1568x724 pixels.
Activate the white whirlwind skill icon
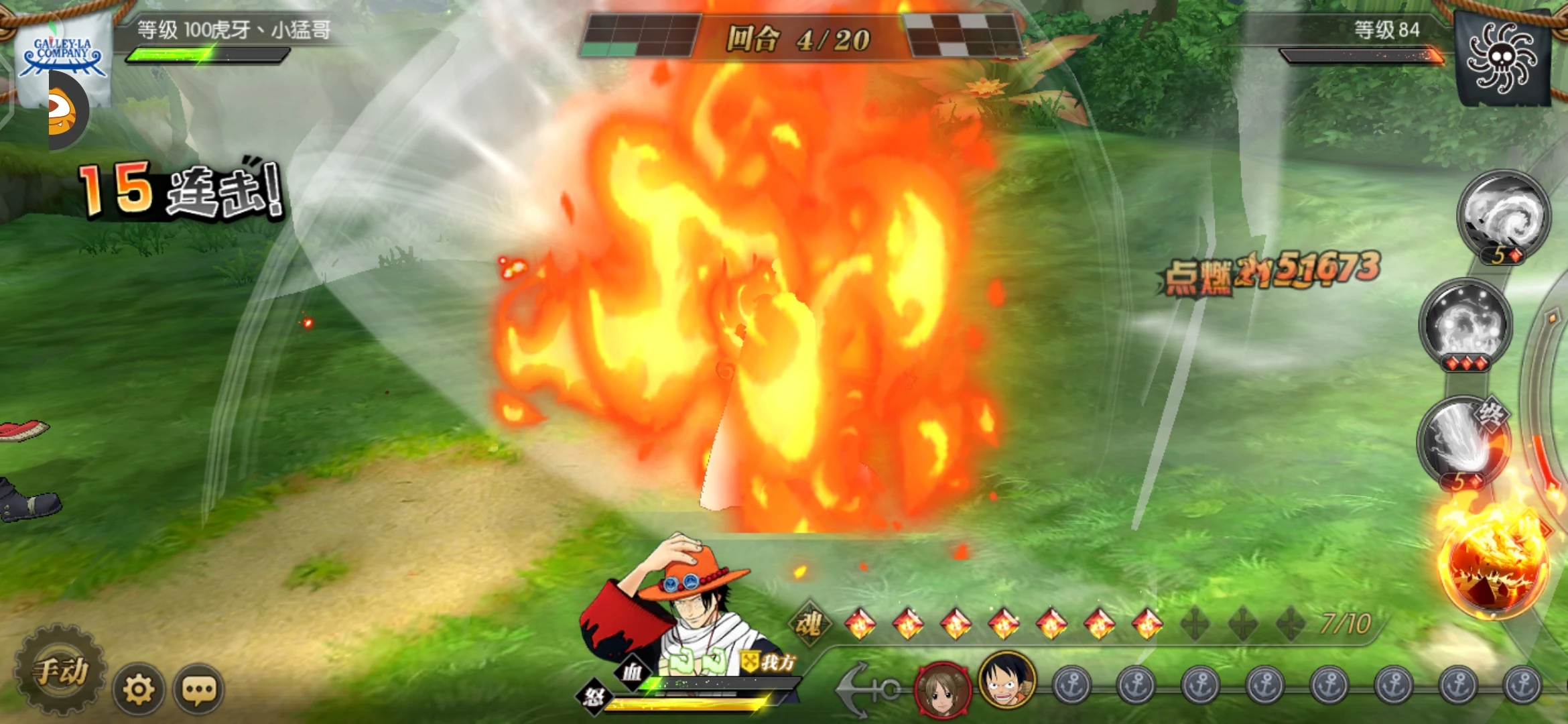coord(1503,215)
